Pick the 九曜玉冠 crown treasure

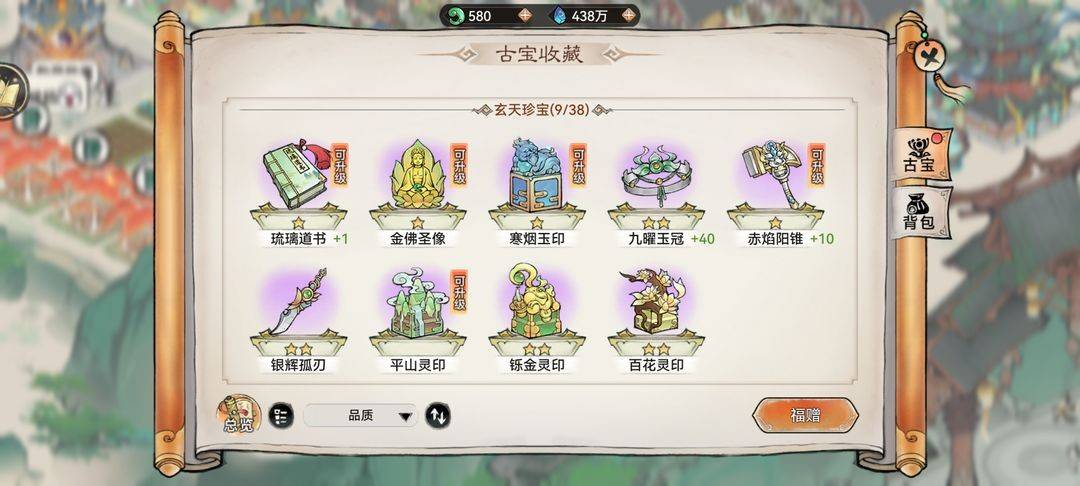[x=654, y=180]
